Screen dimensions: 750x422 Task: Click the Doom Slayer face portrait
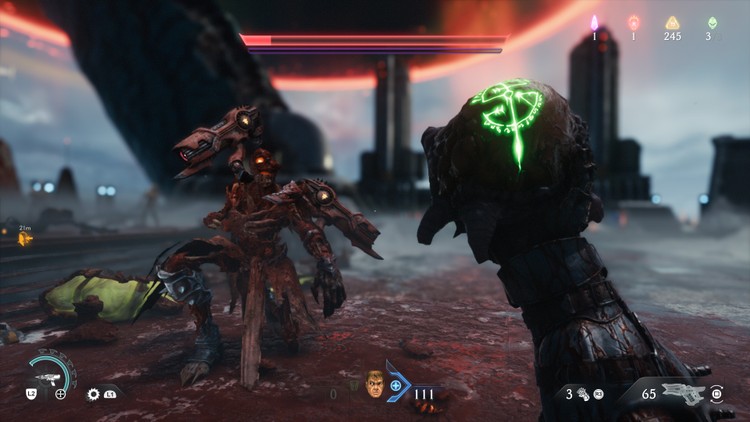375,385
